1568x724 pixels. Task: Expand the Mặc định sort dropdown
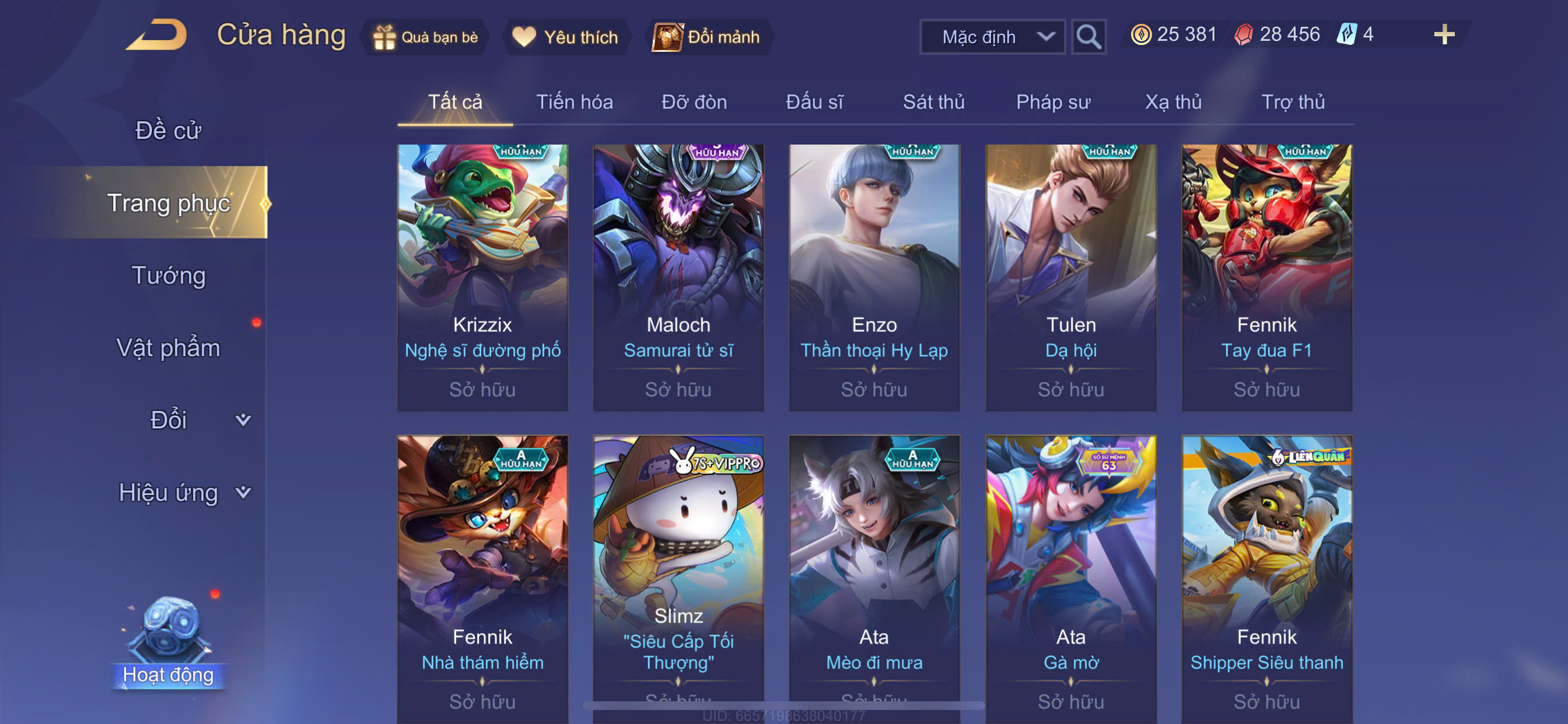coord(992,37)
